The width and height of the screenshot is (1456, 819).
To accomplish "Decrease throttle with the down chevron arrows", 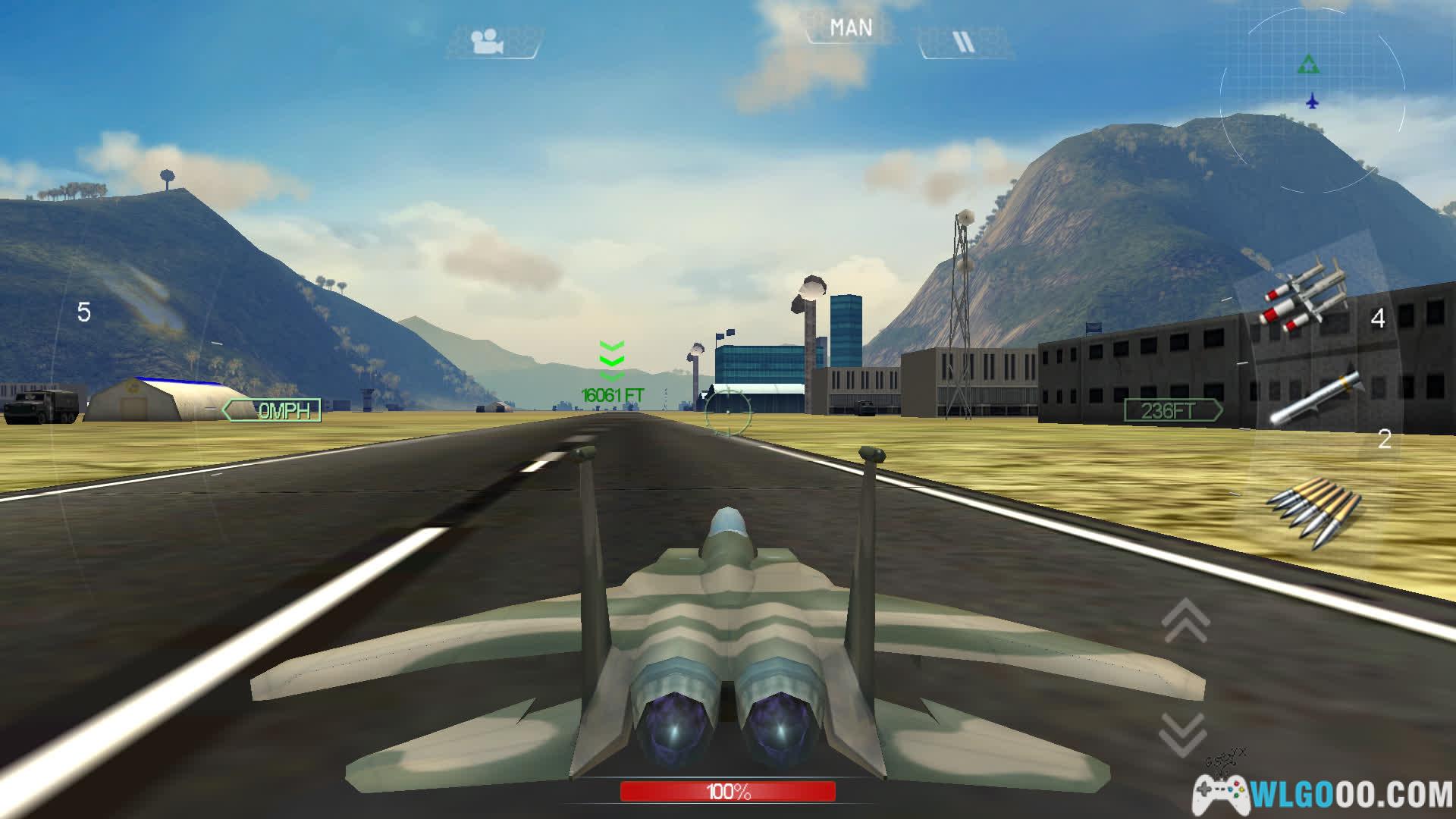I will click(x=1183, y=734).
